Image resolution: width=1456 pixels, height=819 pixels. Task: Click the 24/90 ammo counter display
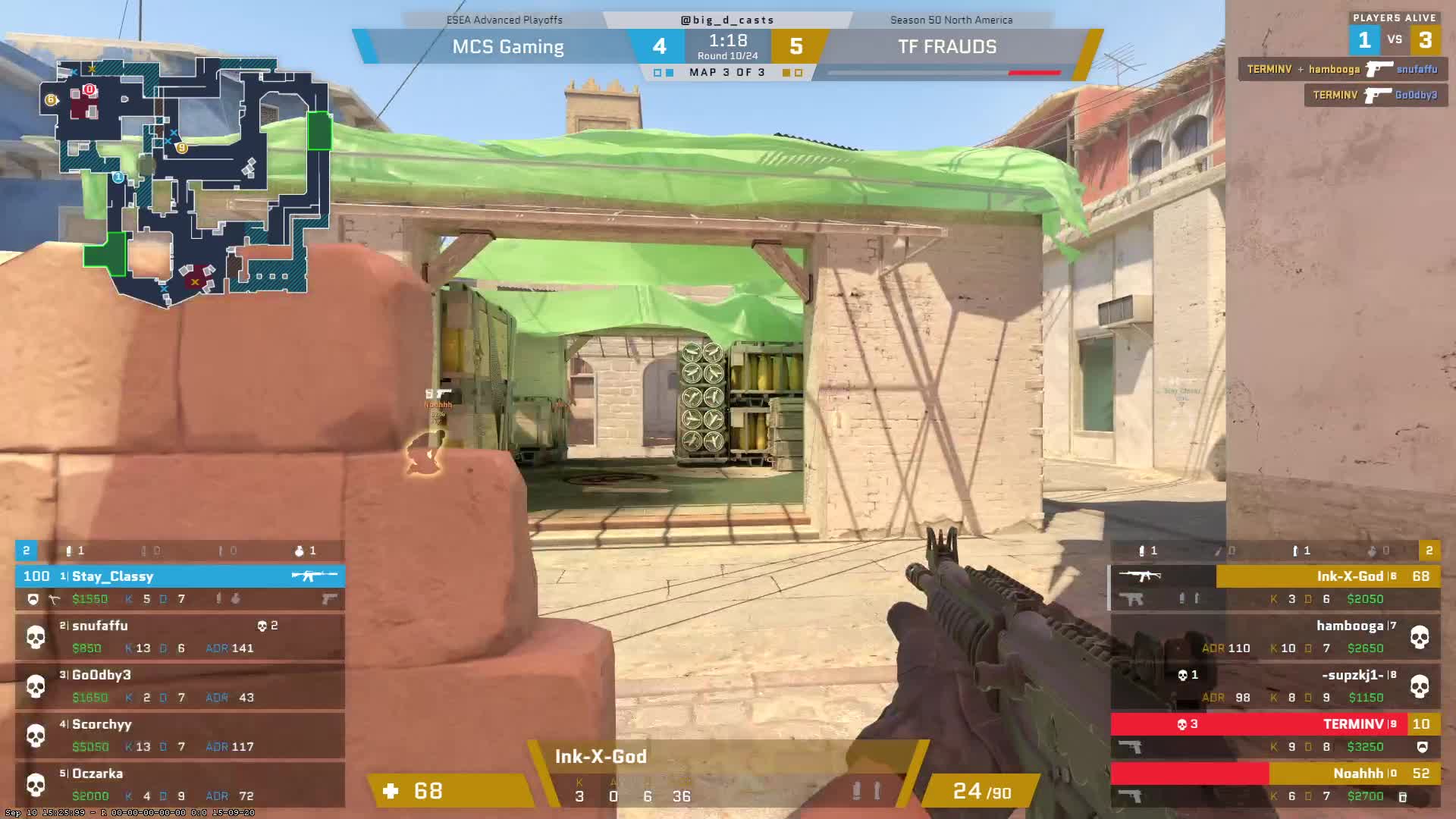pos(982,791)
